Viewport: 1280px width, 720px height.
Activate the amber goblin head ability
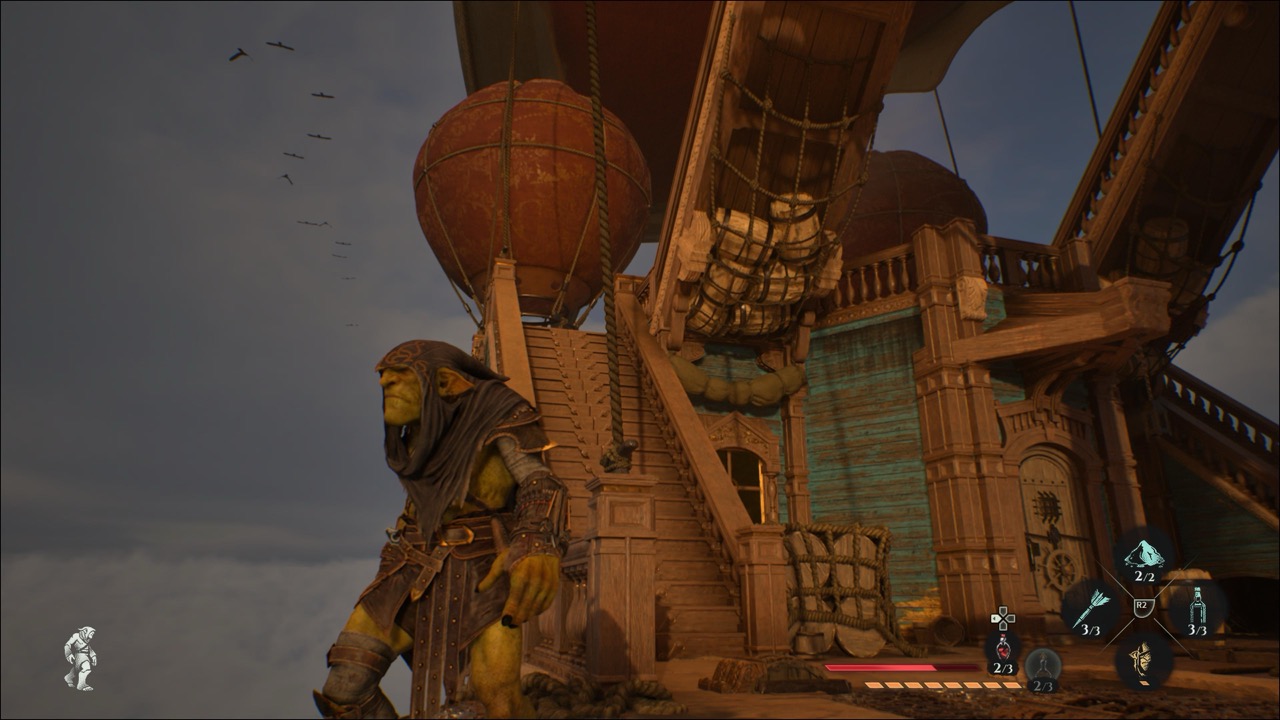[1144, 659]
